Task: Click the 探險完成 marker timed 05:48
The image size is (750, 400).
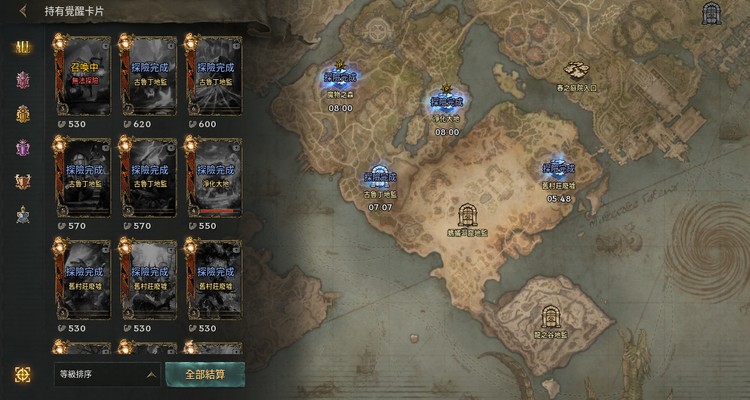Action: point(558,172)
